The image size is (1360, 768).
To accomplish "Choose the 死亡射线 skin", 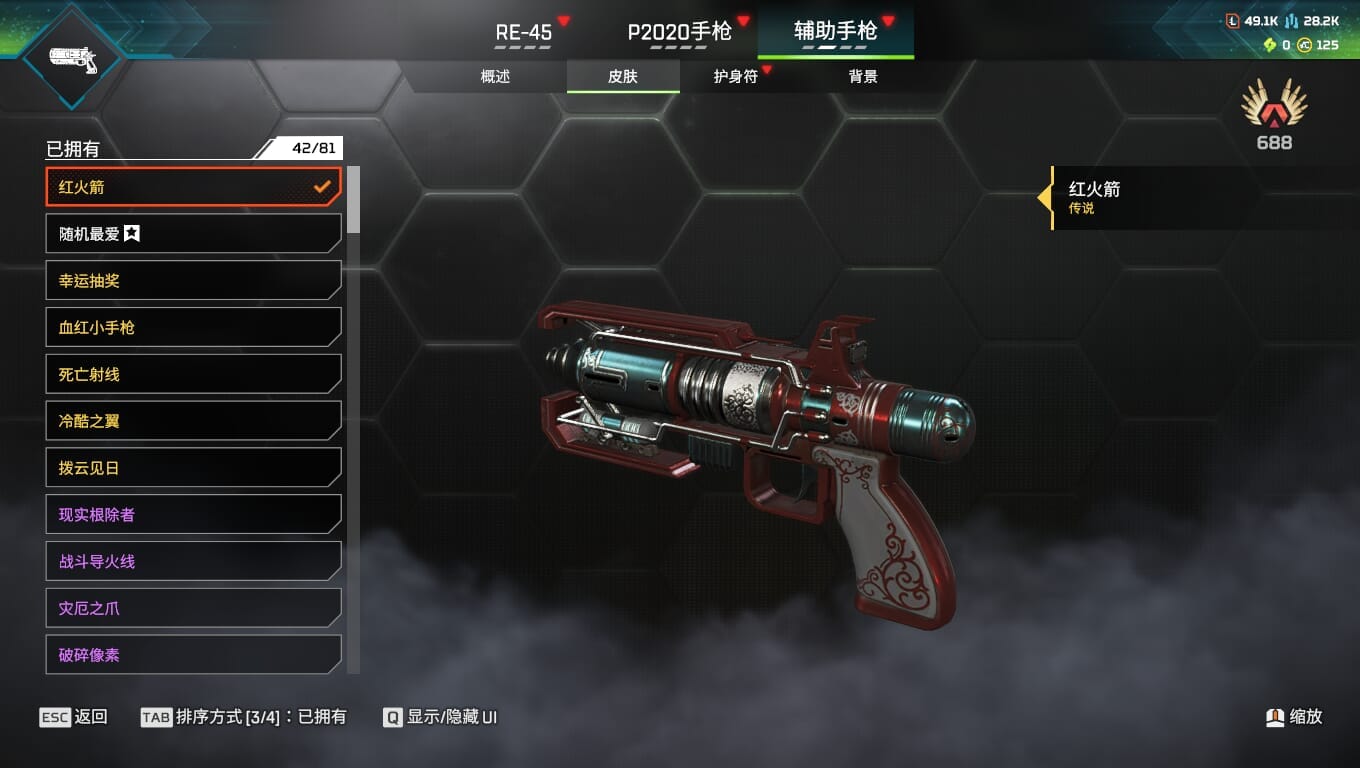I will tap(193, 374).
